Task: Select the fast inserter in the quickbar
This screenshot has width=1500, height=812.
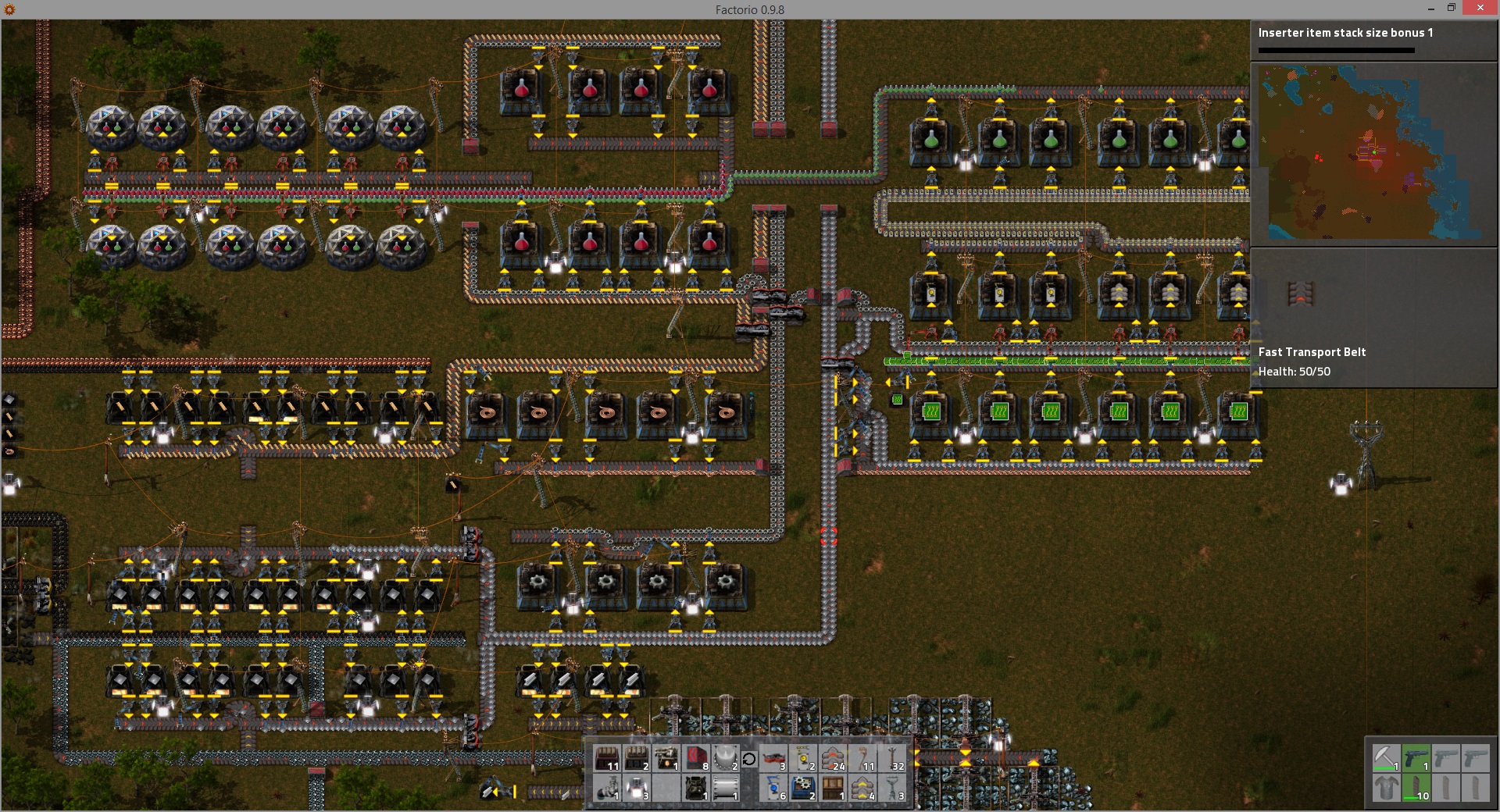Action: pos(773,788)
